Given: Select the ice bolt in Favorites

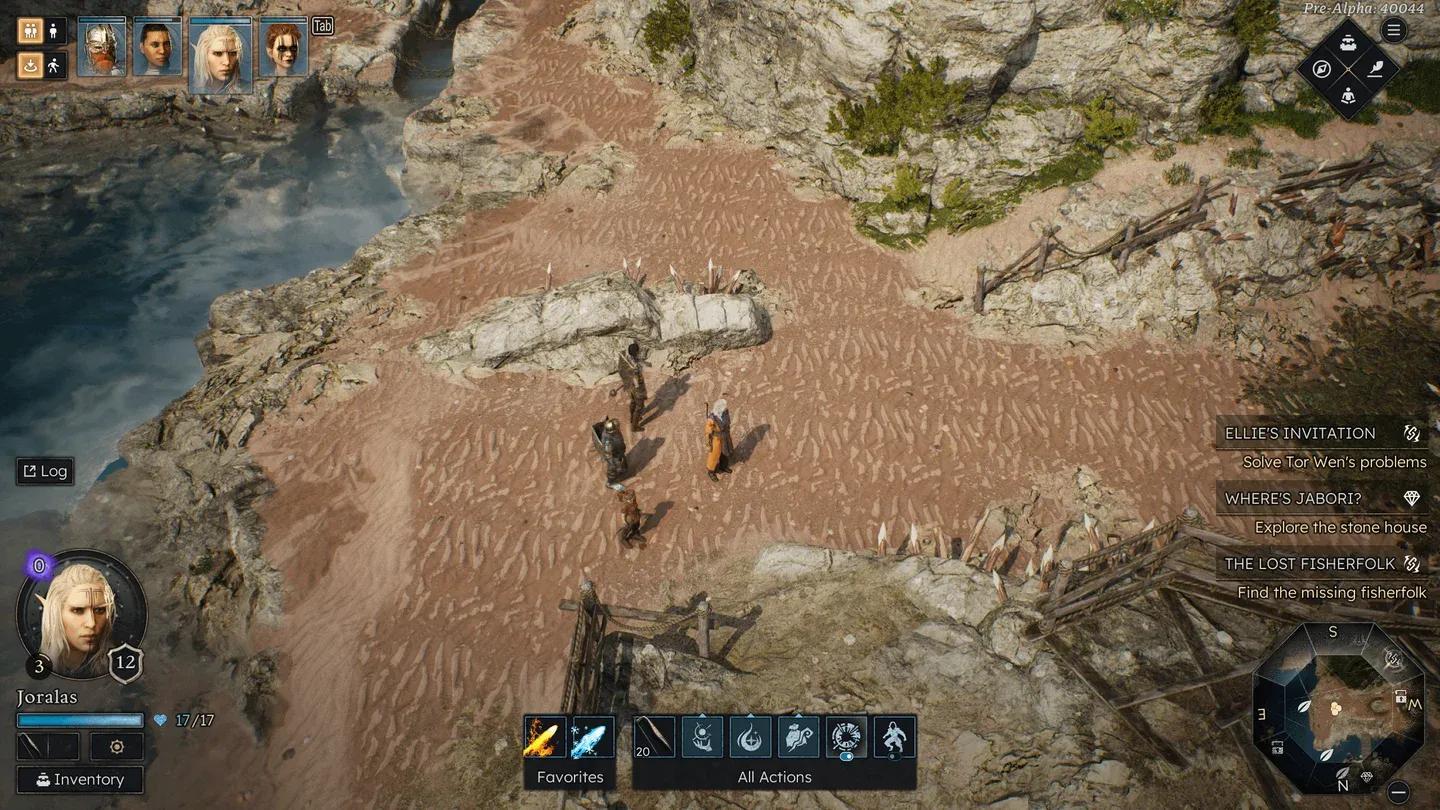Looking at the screenshot, I should (592, 735).
